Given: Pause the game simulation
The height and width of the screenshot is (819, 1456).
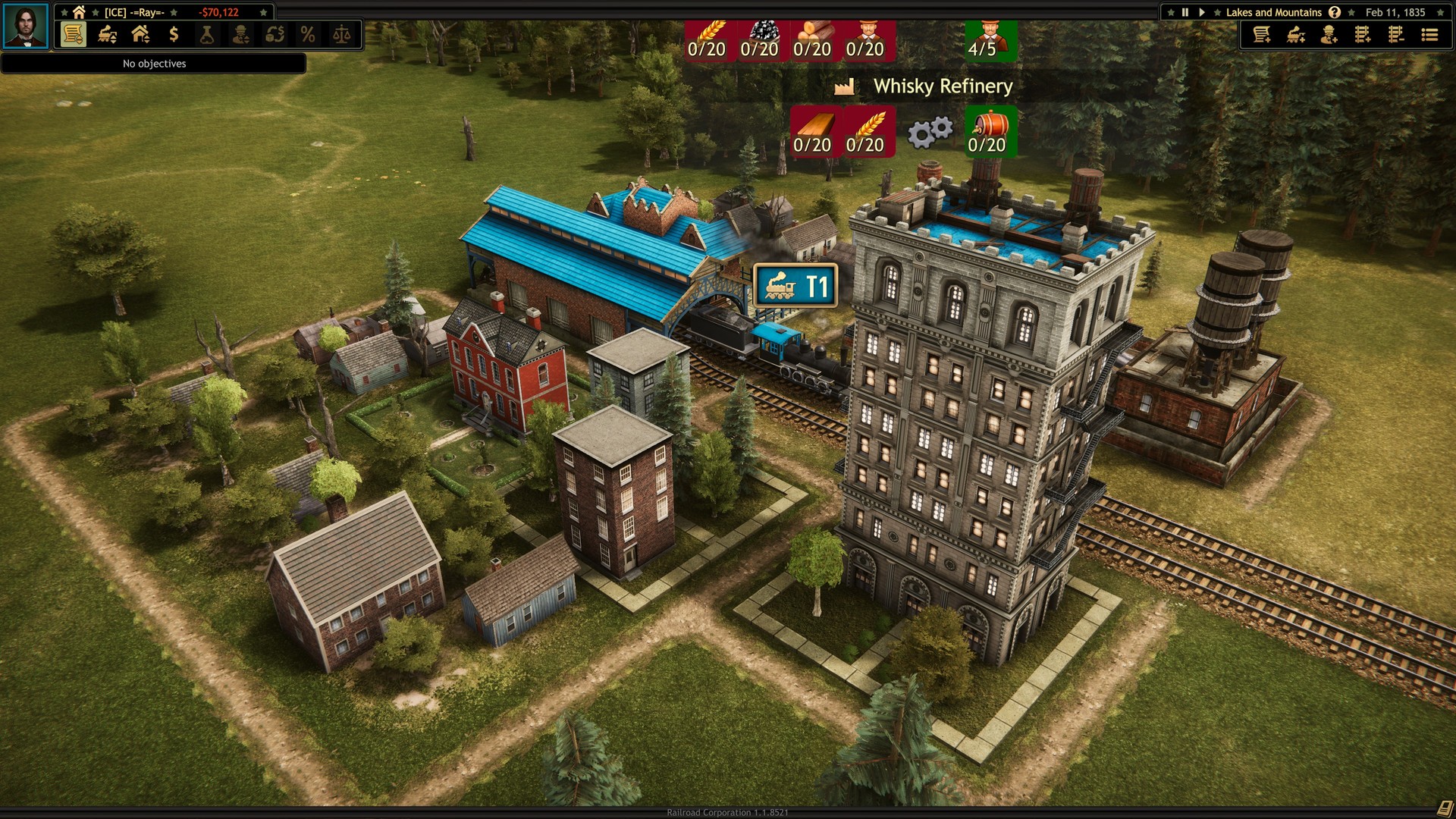Looking at the screenshot, I should pos(1185,12).
